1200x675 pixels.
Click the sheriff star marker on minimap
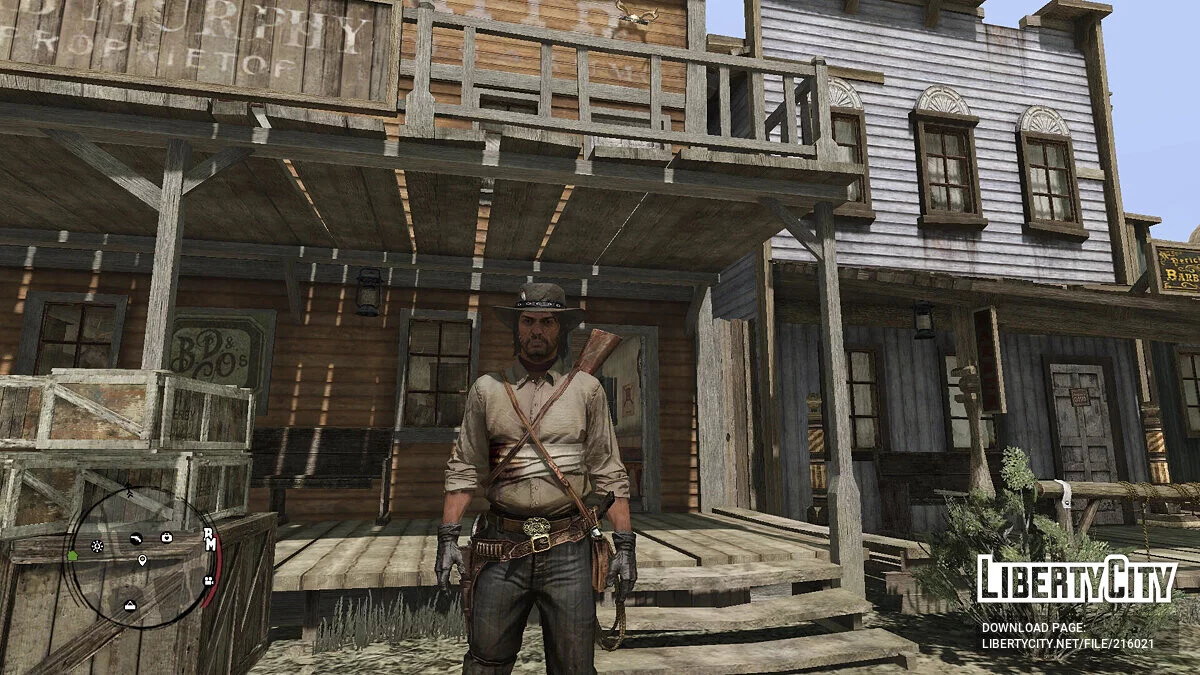[97, 546]
